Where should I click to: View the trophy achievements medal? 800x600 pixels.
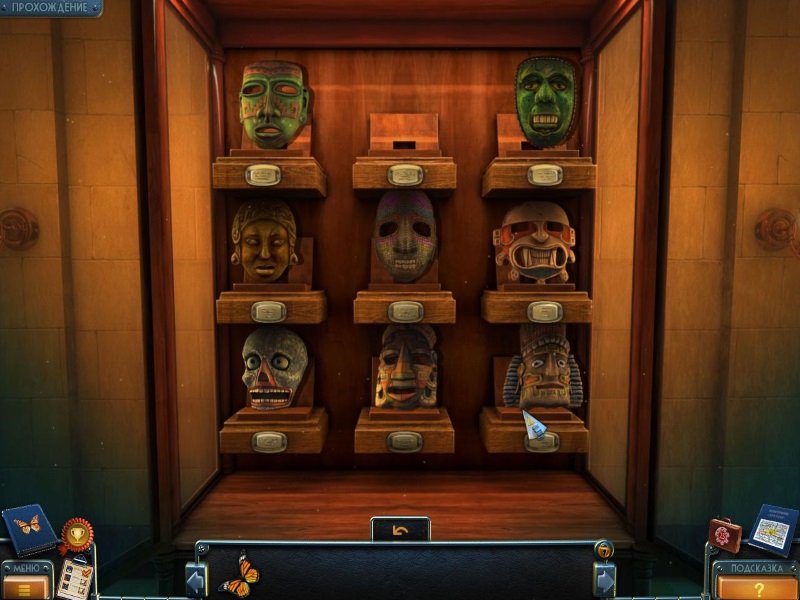coord(75,536)
